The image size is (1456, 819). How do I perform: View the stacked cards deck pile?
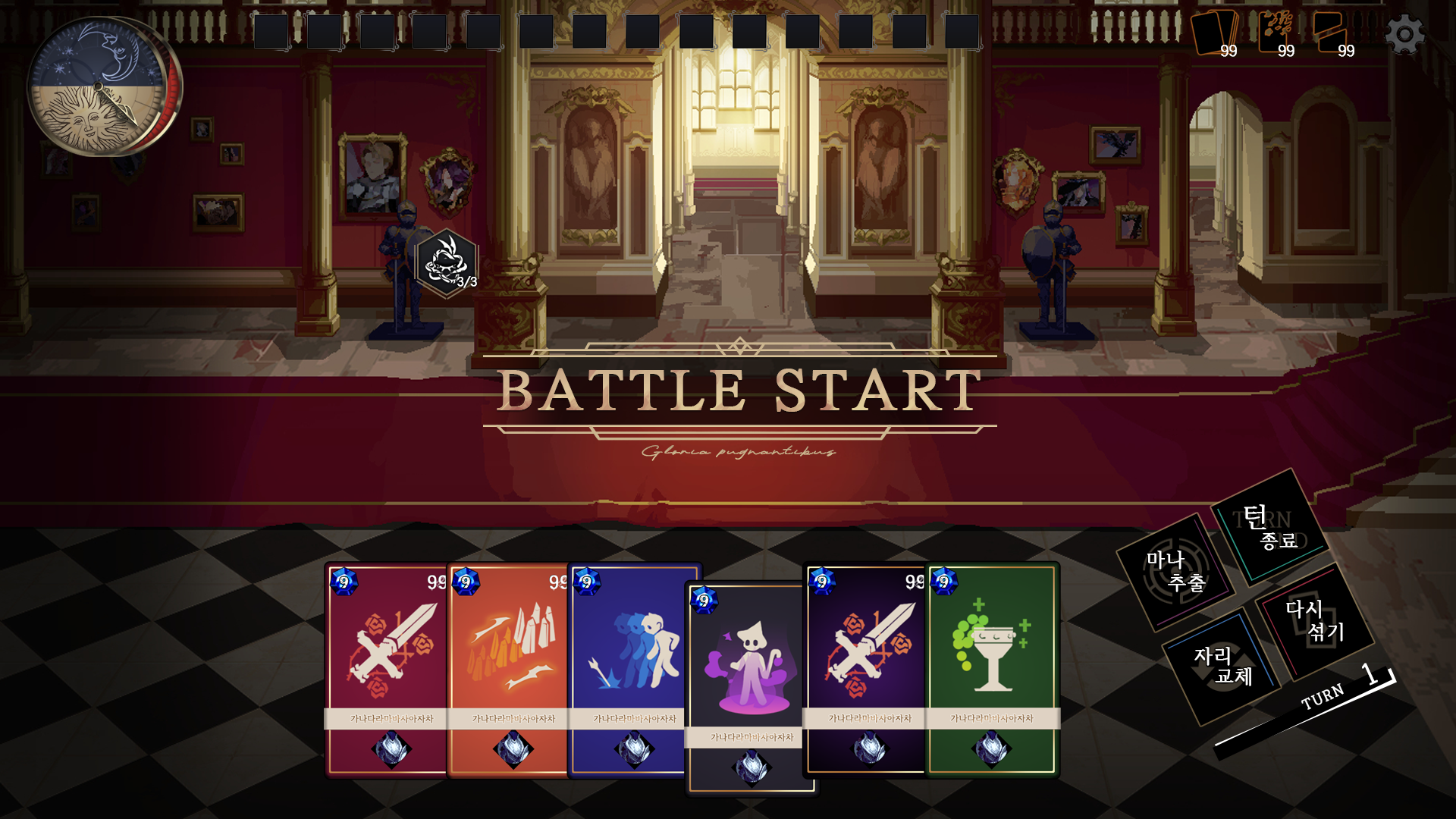[1215, 35]
